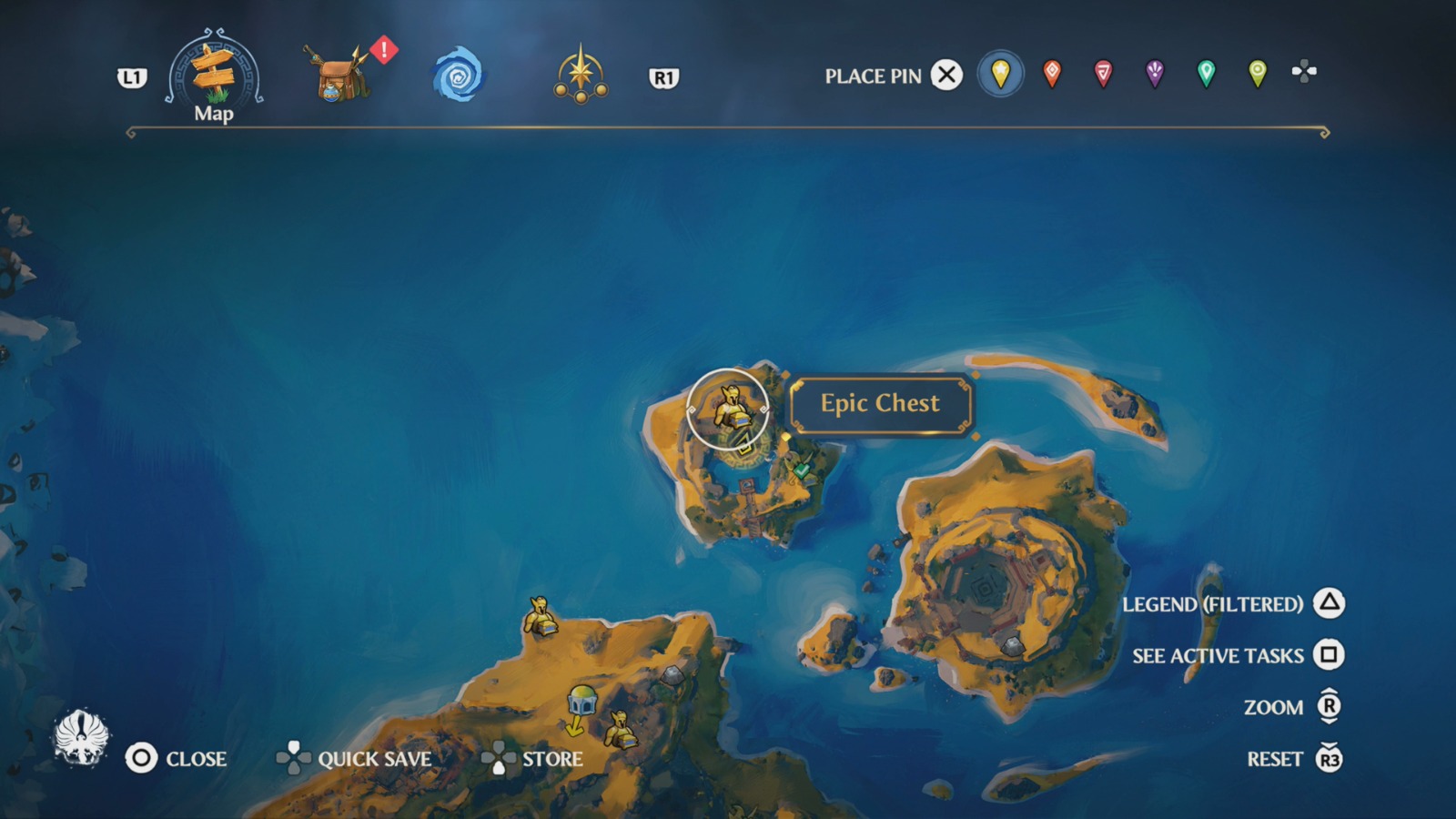Open See Active Tasks
1456x819 pixels.
(x=1217, y=655)
